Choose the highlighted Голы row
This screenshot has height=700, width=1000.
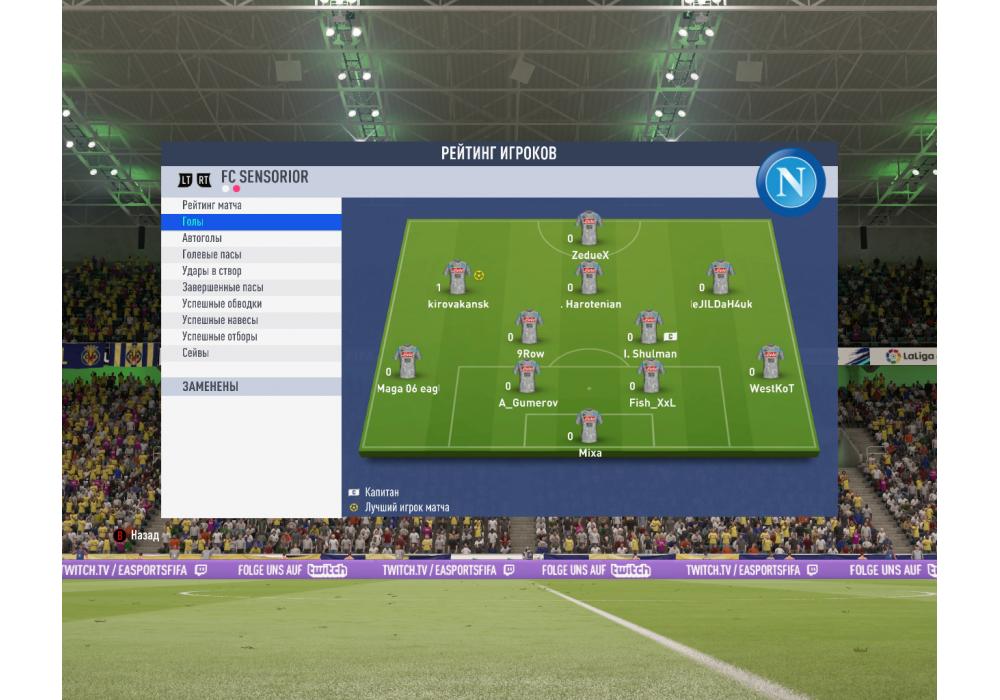(x=250, y=222)
